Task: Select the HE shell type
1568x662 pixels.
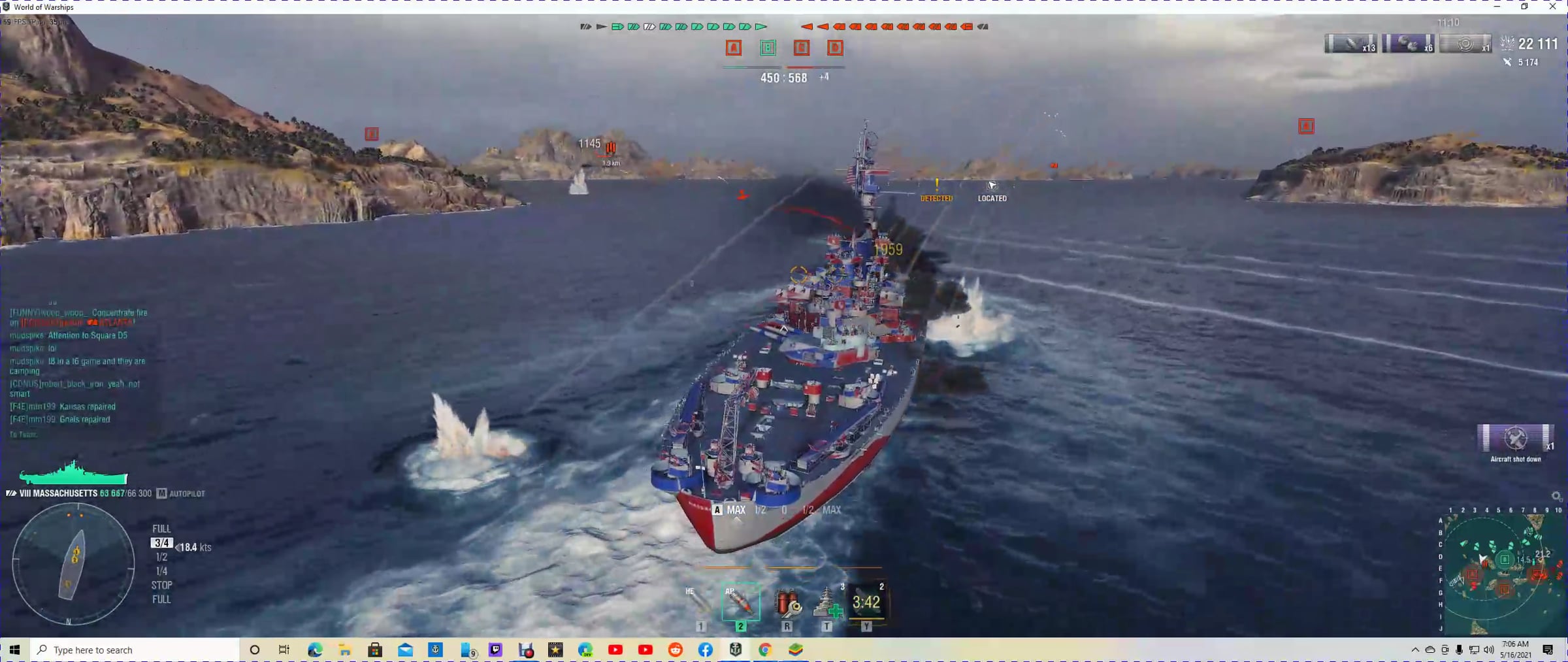Action: tap(698, 602)
